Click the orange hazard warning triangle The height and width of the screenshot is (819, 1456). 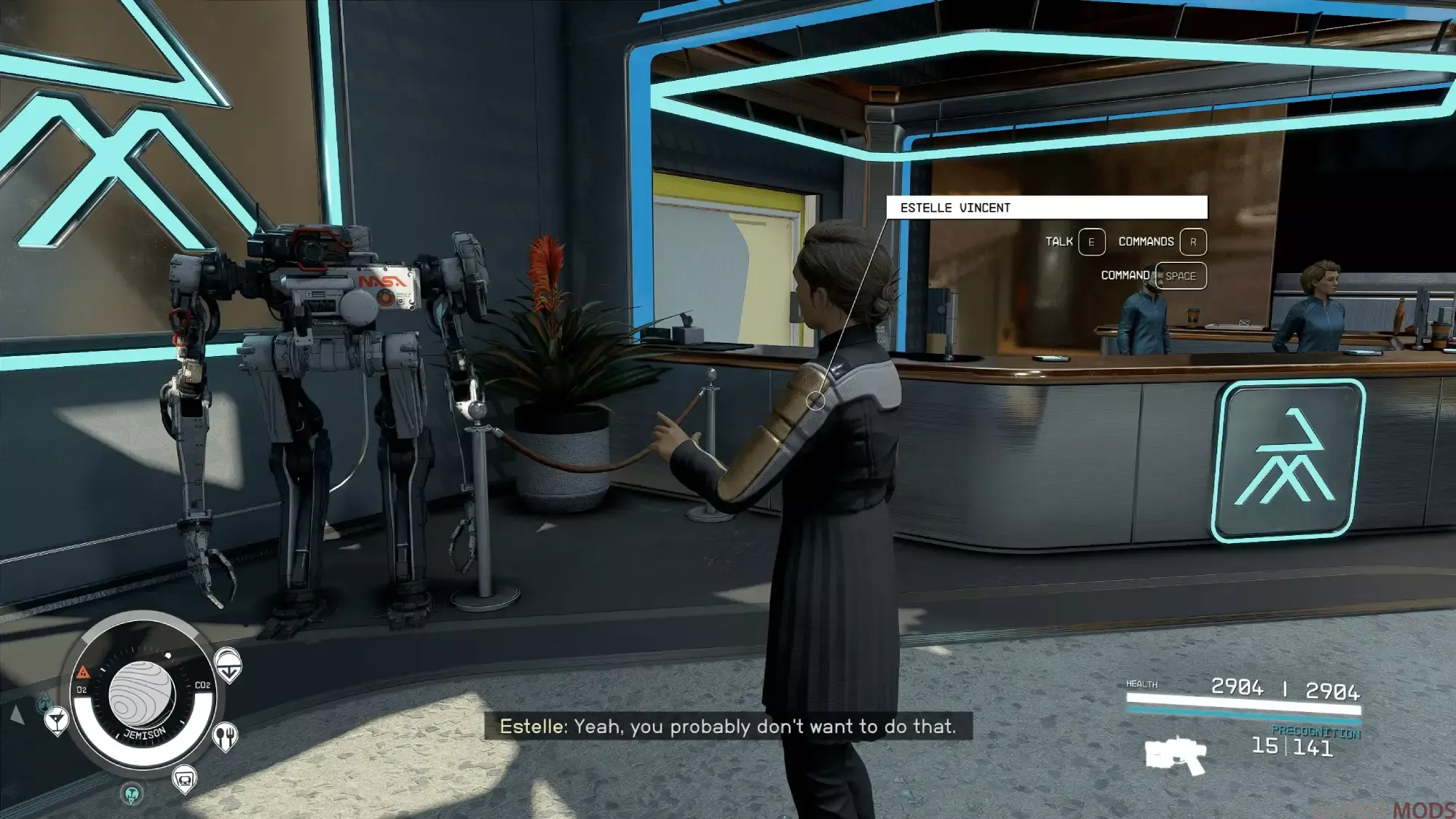(x=83, y=671)
